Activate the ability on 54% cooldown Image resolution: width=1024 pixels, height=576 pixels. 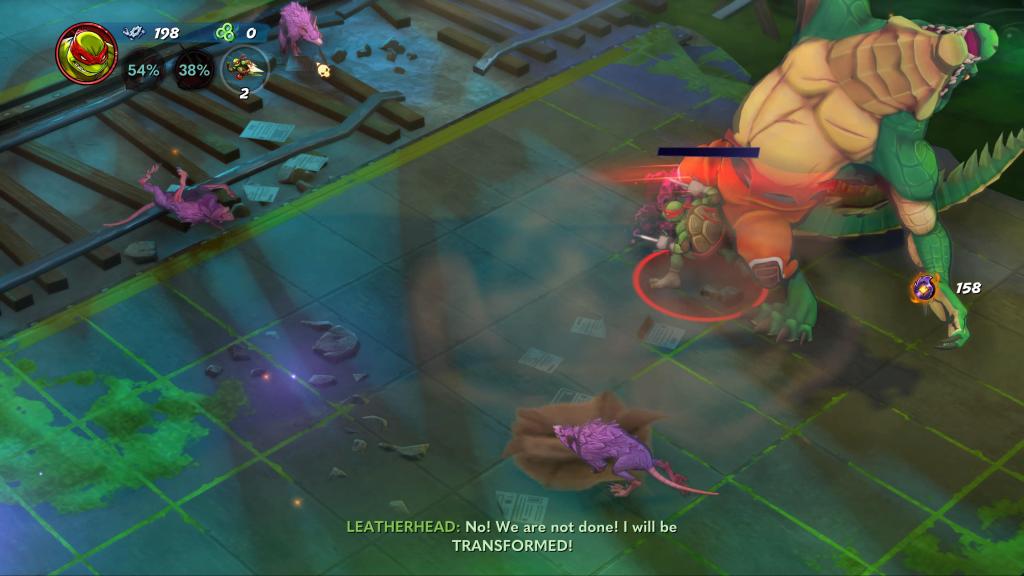pos(143,71)
